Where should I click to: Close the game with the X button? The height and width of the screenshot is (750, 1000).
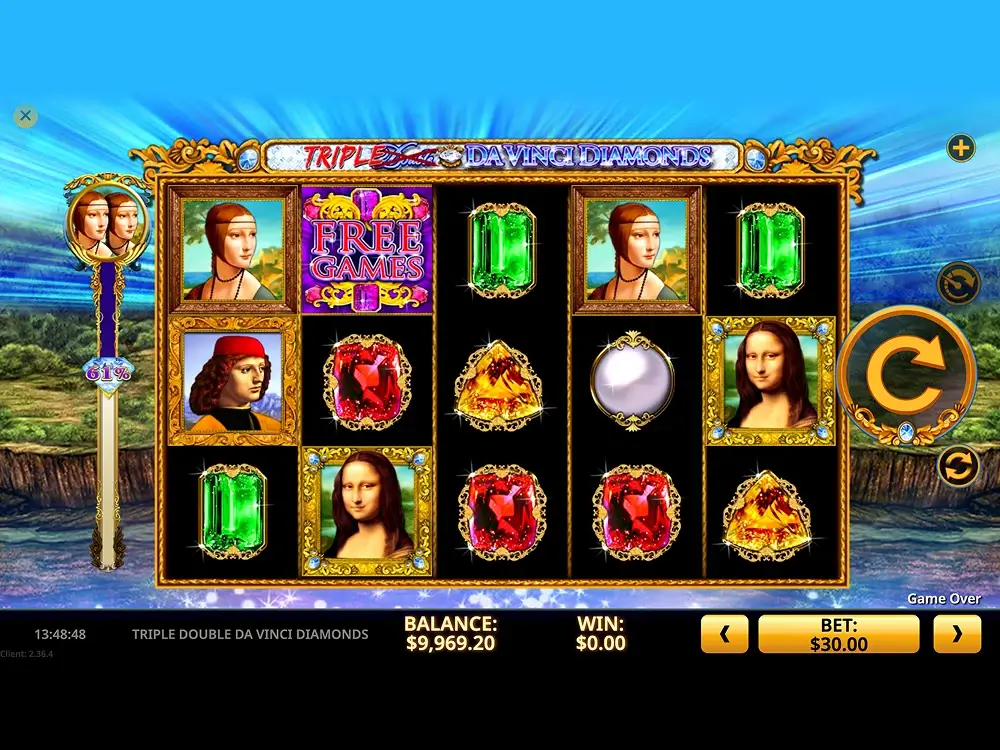[x=26, y=116]
